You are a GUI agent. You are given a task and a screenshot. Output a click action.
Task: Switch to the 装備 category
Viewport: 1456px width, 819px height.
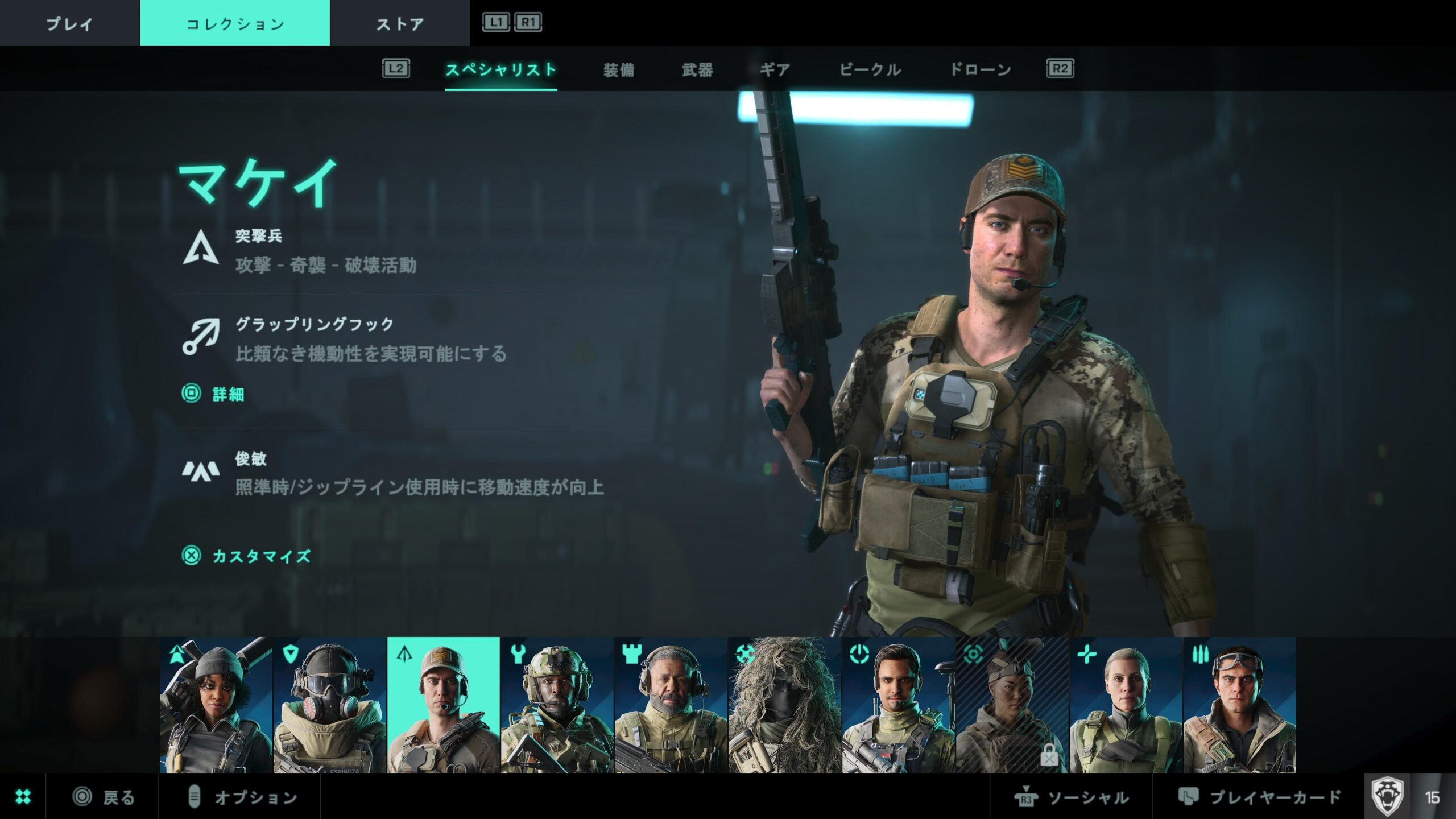tap(619, 69)
